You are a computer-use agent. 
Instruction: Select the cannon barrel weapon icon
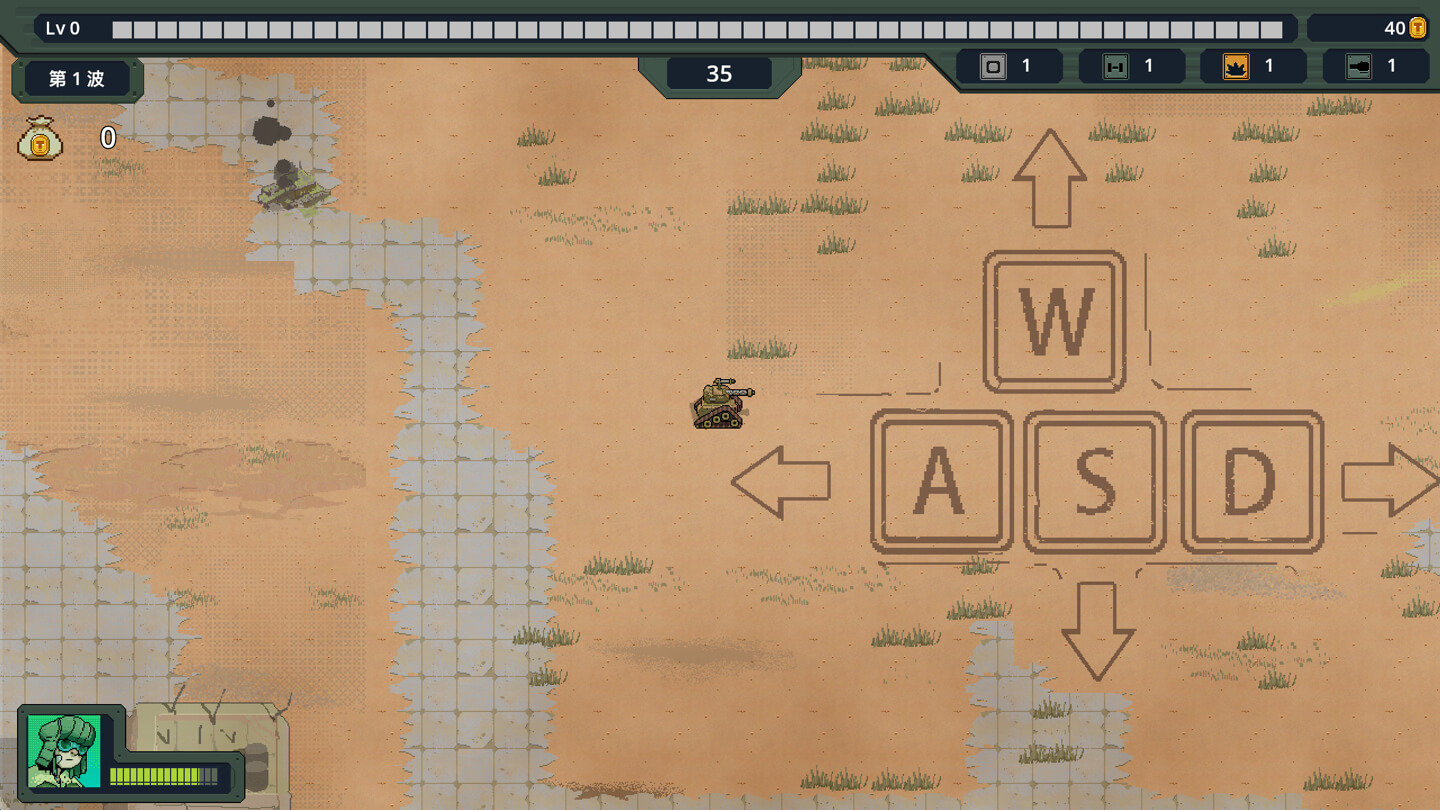pos(1359,67)
